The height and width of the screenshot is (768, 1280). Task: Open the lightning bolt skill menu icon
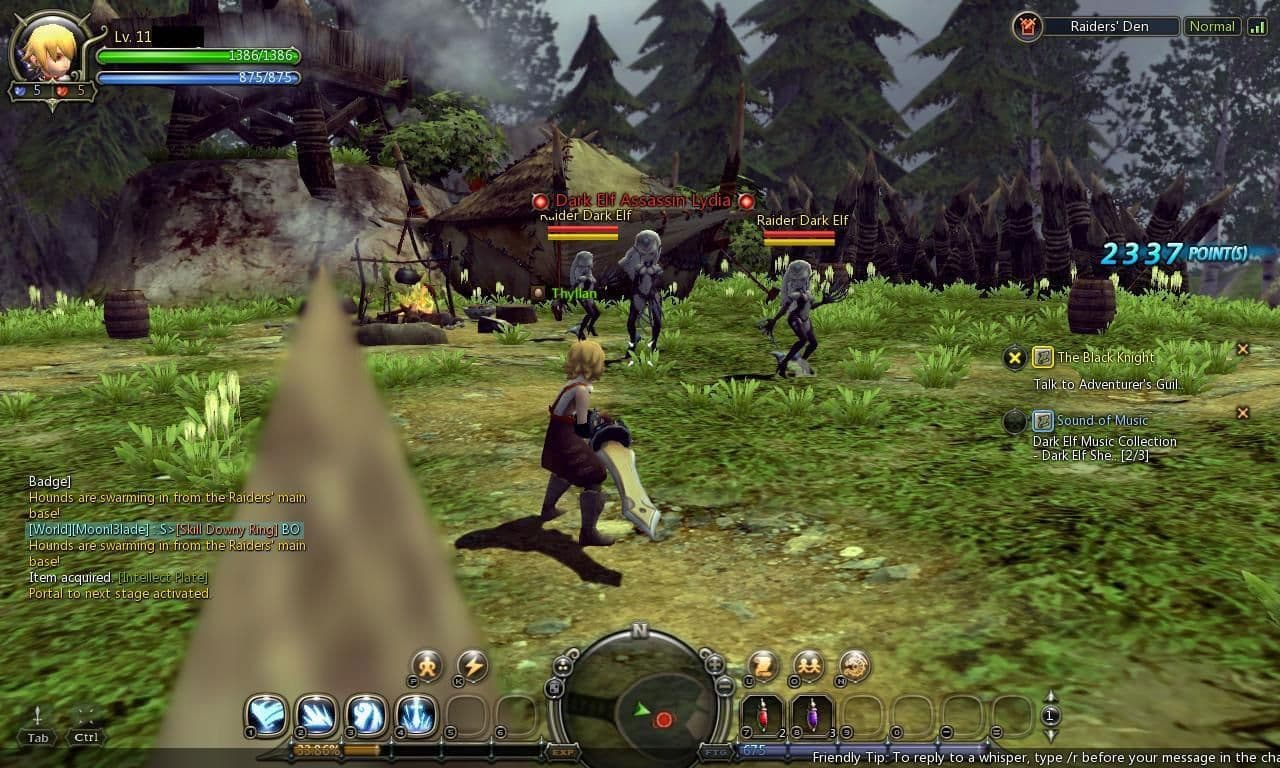(472, 665)
